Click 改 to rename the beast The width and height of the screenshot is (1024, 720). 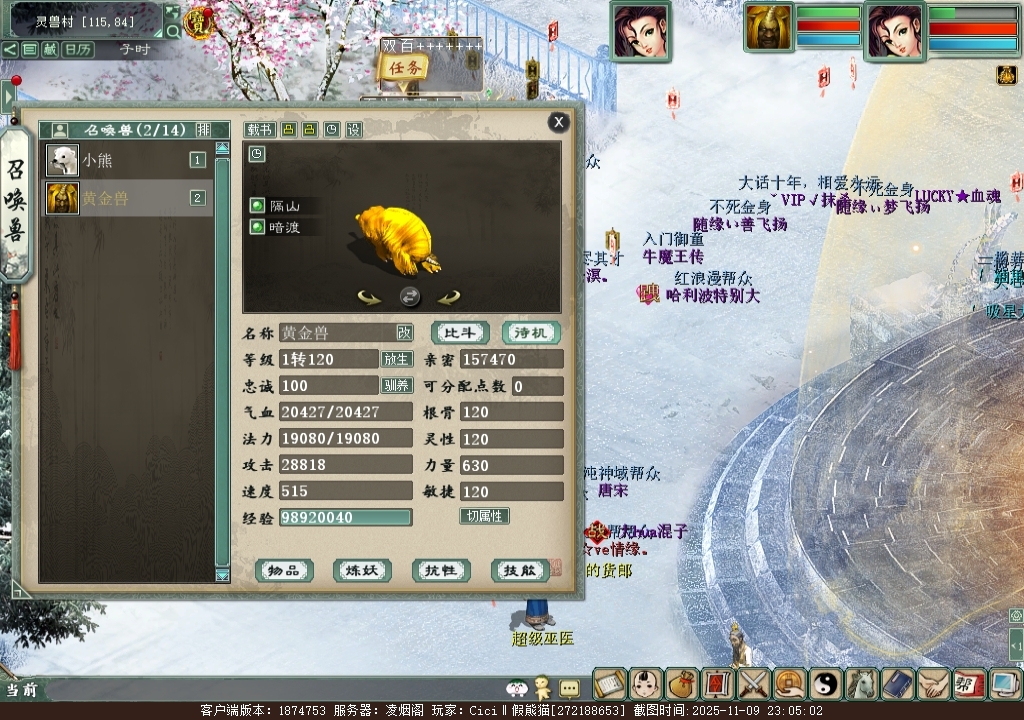[404, 332]
